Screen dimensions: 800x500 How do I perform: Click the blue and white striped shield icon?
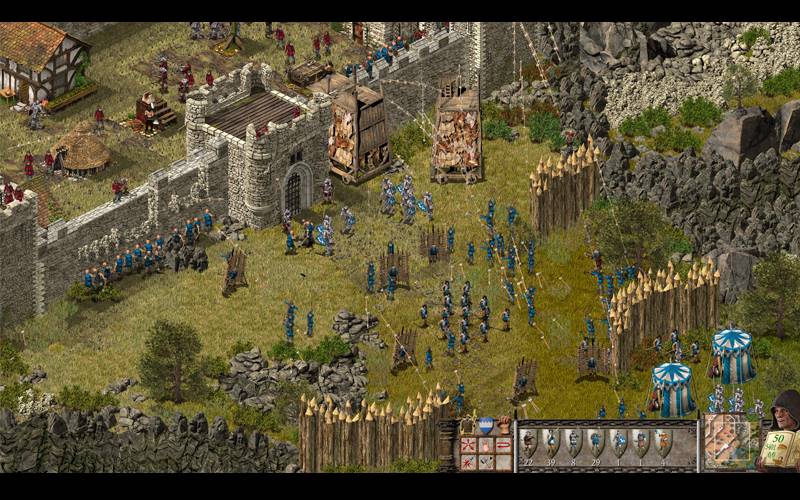tap(486, 426)
